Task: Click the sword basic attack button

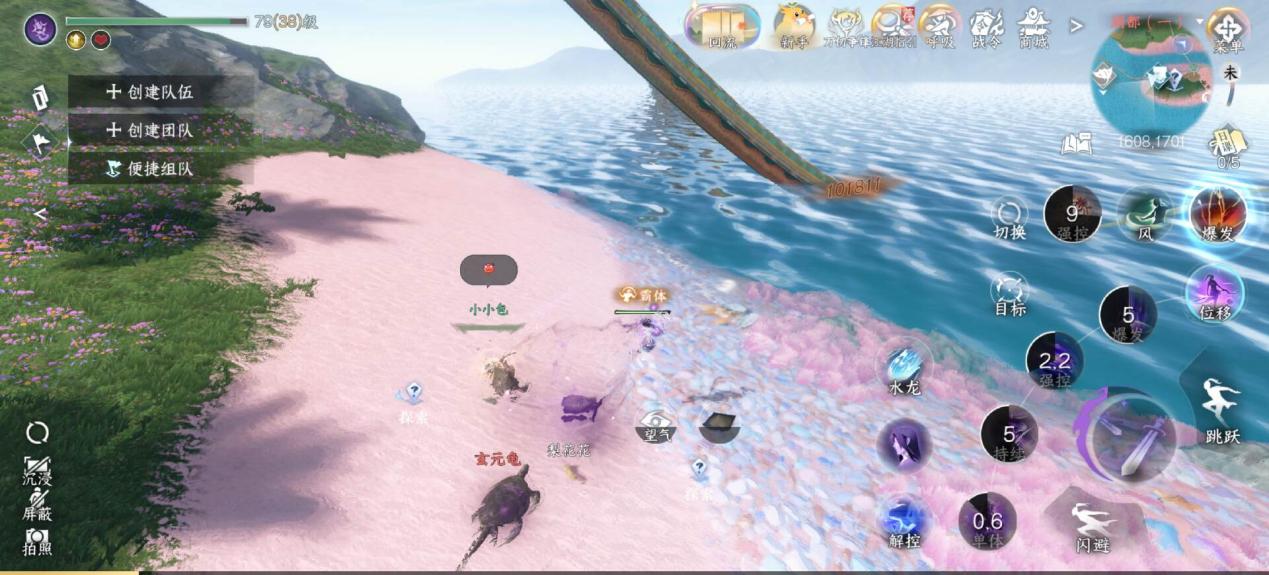Action: (1131, 438)
